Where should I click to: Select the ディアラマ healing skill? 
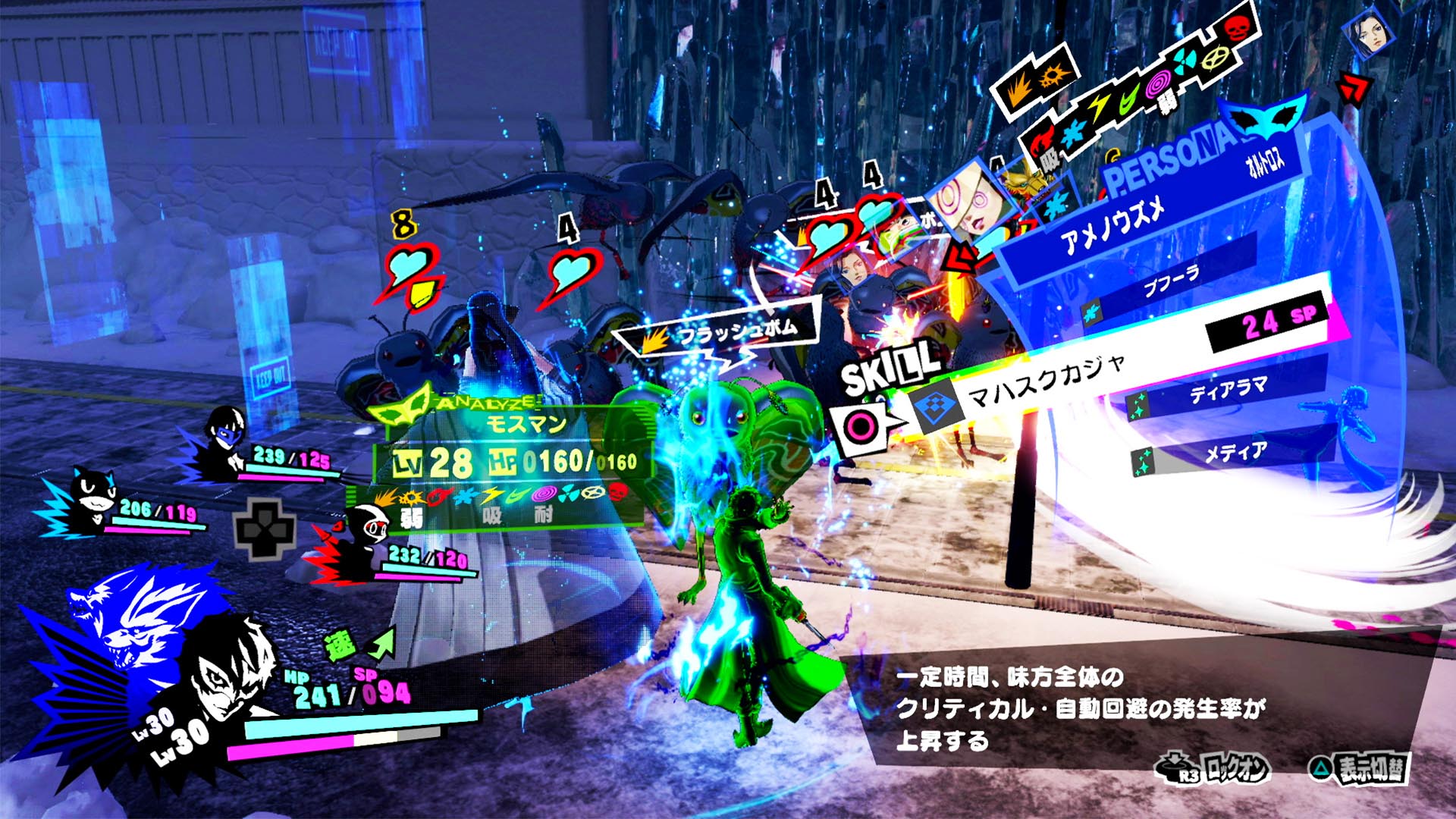[x=1227, y=391]
